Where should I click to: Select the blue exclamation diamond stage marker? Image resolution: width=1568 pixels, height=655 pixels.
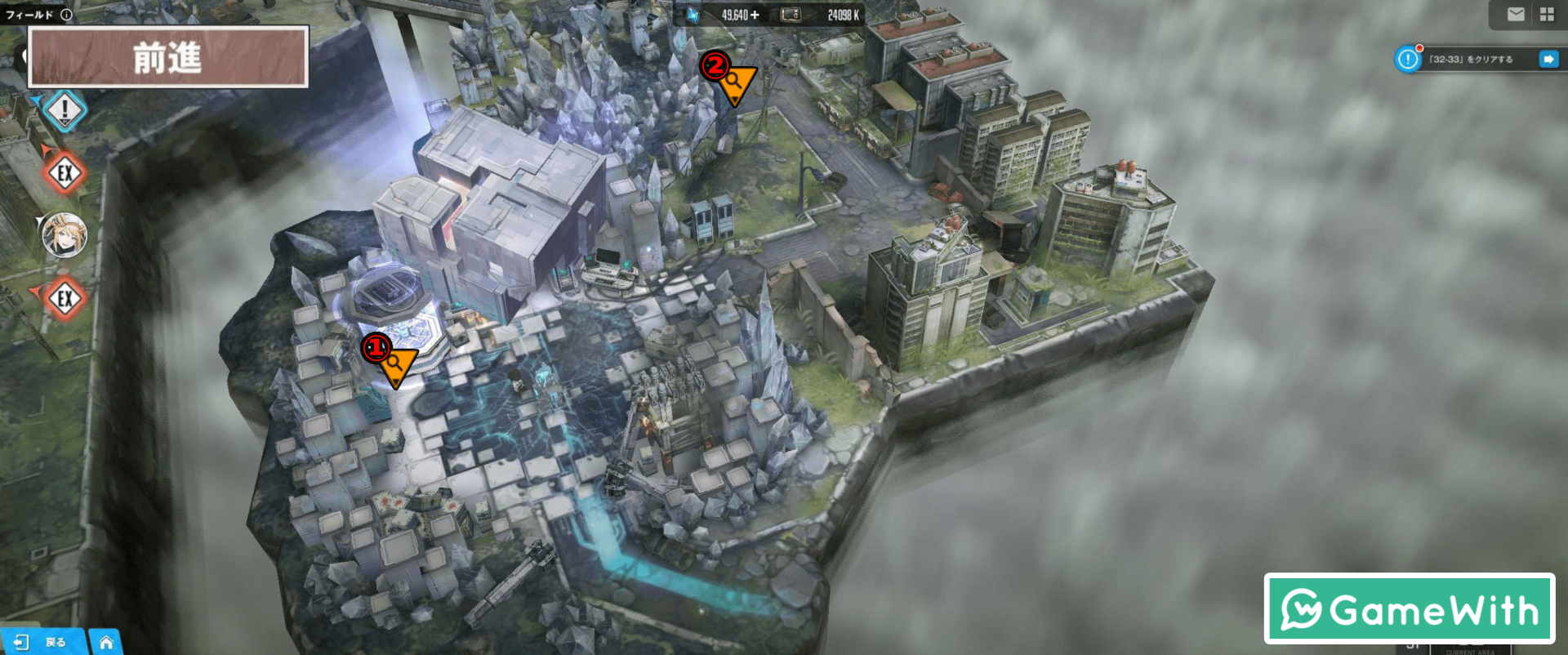pyautogui.click(x=65, y=109)
